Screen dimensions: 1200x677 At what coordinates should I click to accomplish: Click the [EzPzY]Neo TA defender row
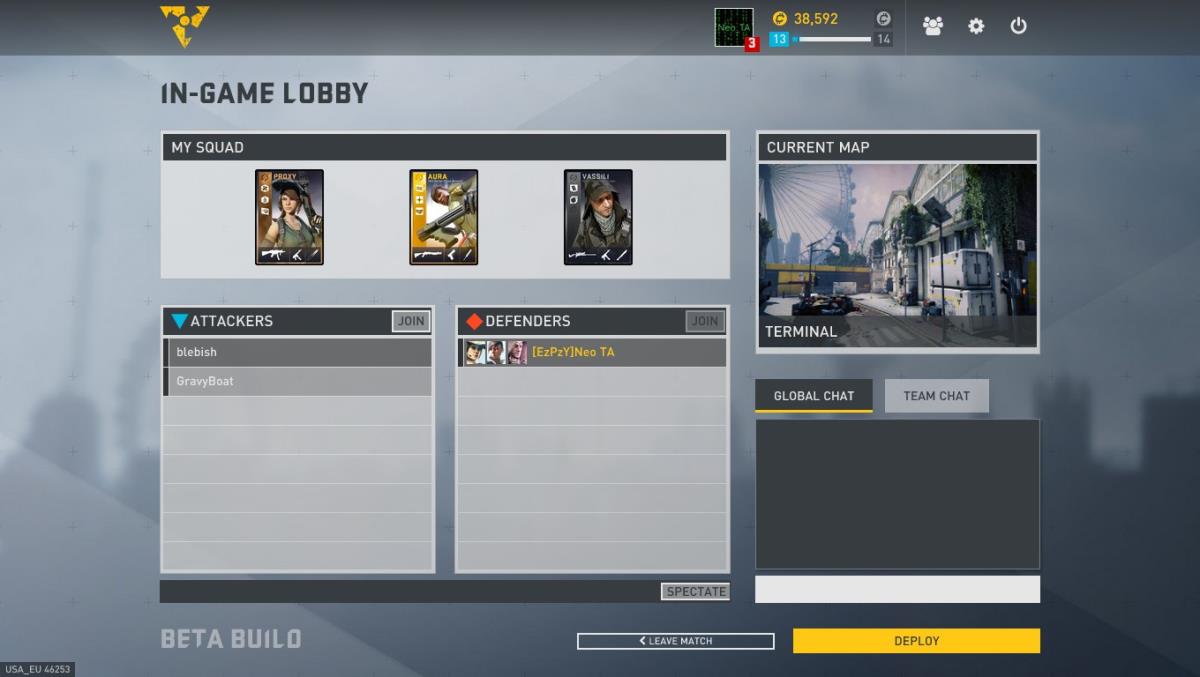[592, 352]
